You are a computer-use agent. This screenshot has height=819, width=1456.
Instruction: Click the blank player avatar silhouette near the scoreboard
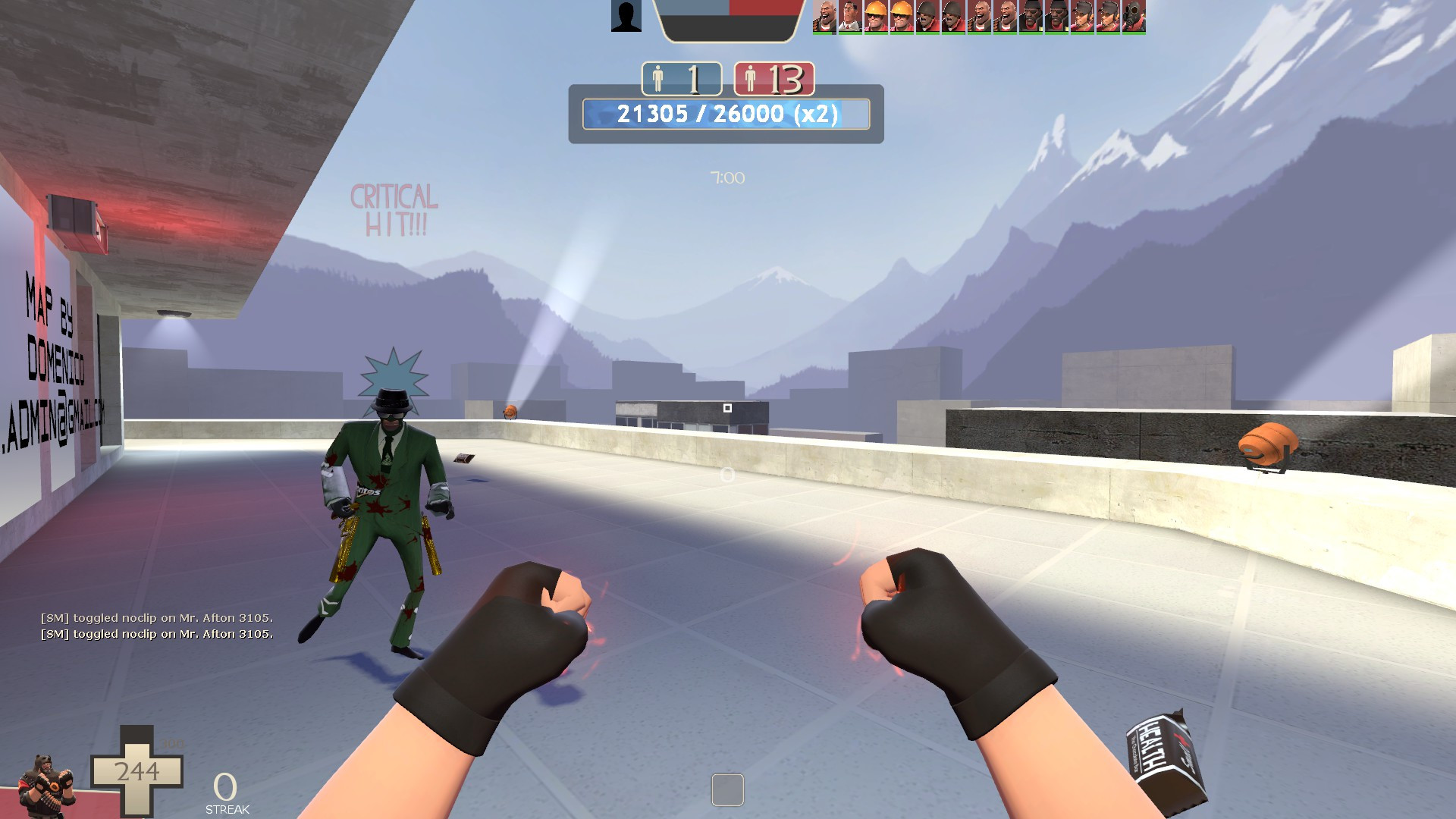pyautogui.click(x=625, y=16)
